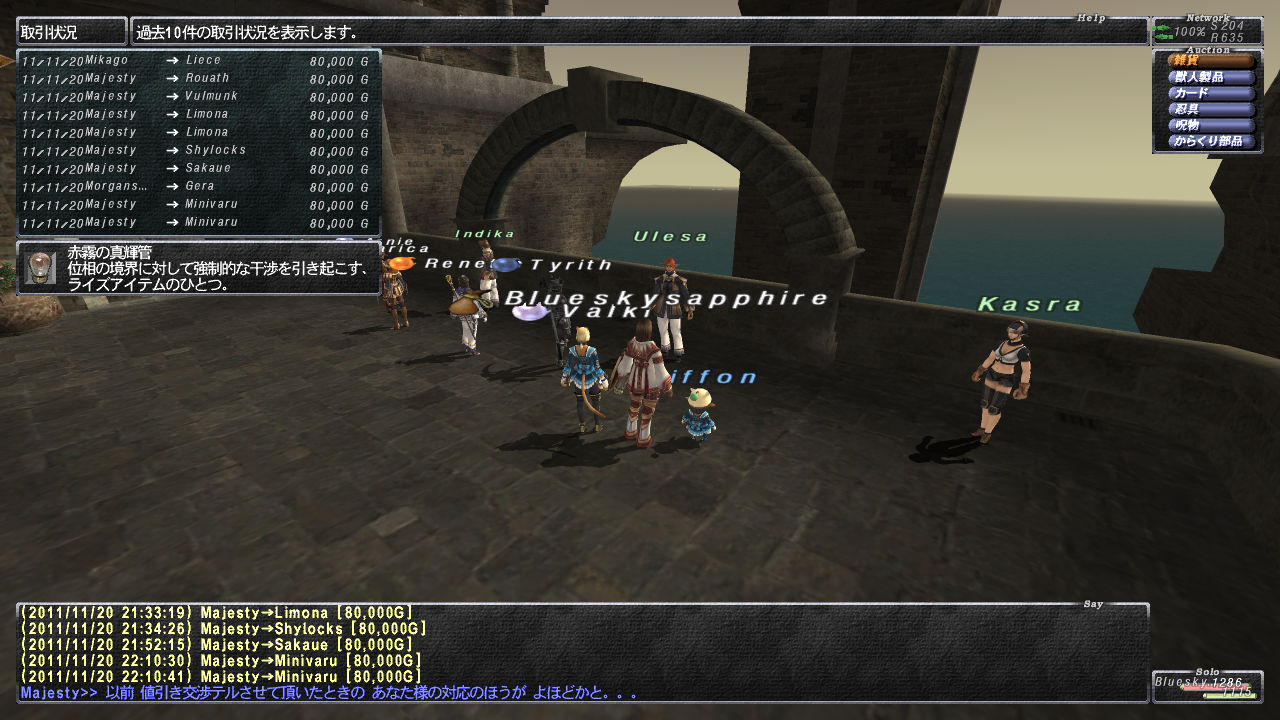Screen dimensions: 1280x720
Task: Select the 雑貨 auction category
Action: (1209, 61)
